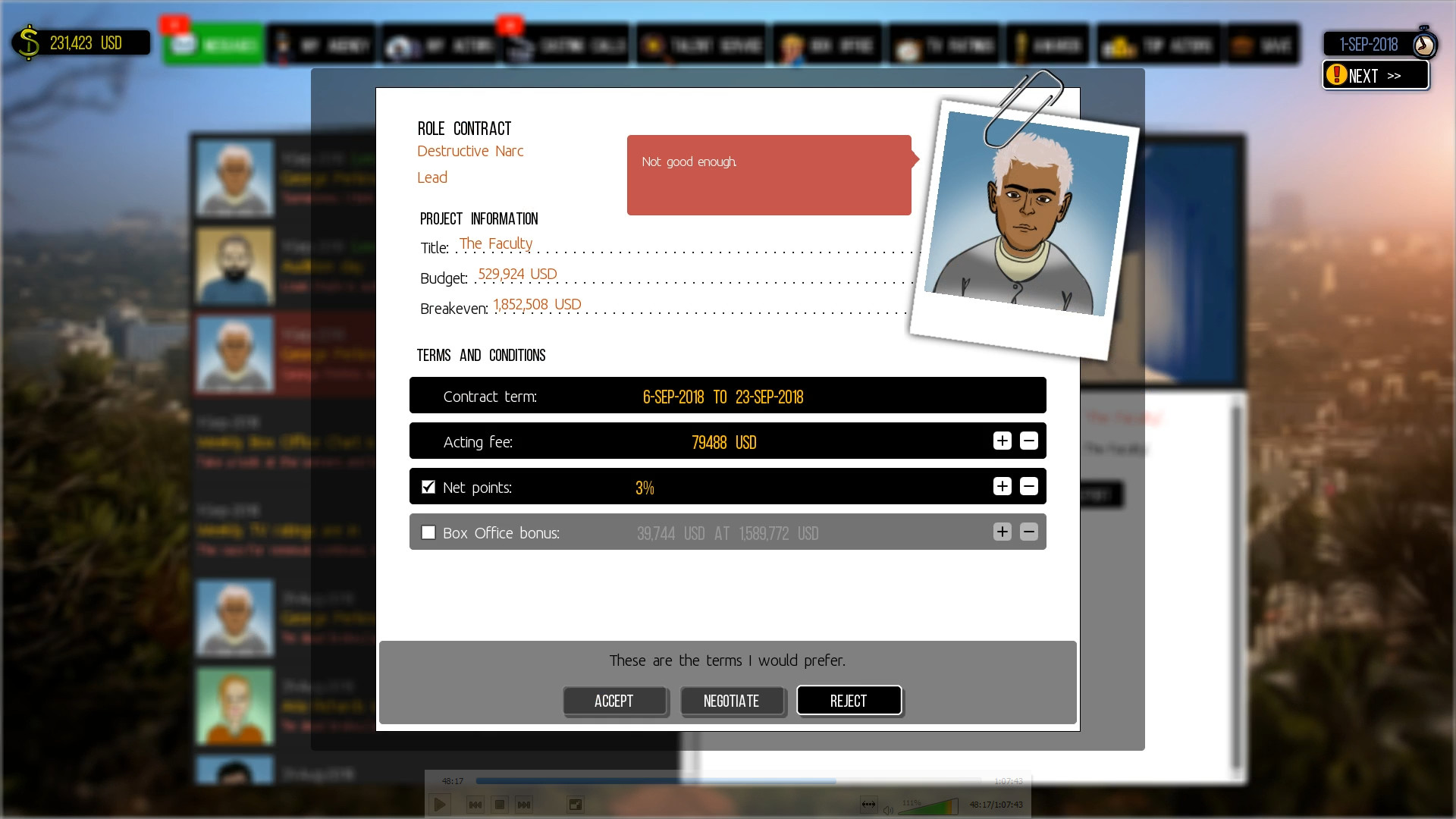
Task: Accept the role contract terms
Action: (x=615, y=701)
